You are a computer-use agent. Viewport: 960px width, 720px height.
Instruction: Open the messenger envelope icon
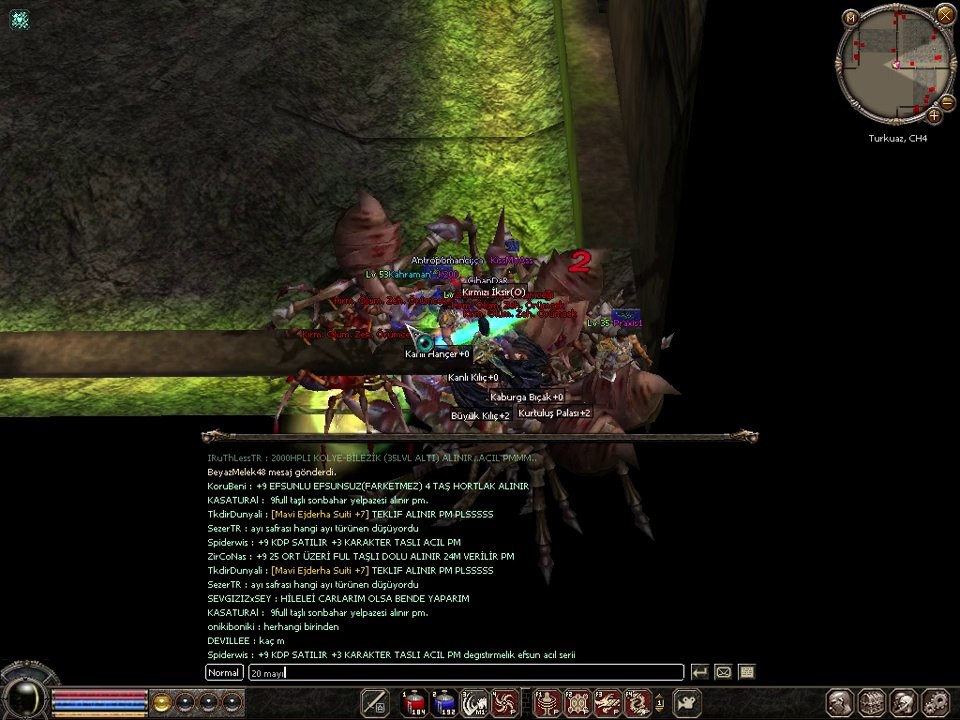[723, 673]
